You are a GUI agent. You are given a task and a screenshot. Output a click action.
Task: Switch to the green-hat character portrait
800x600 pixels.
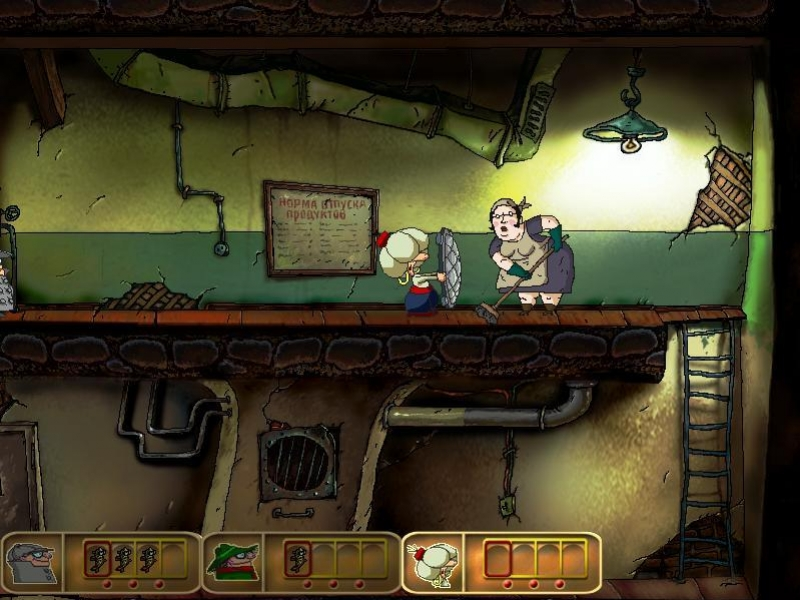click(232, 561)
